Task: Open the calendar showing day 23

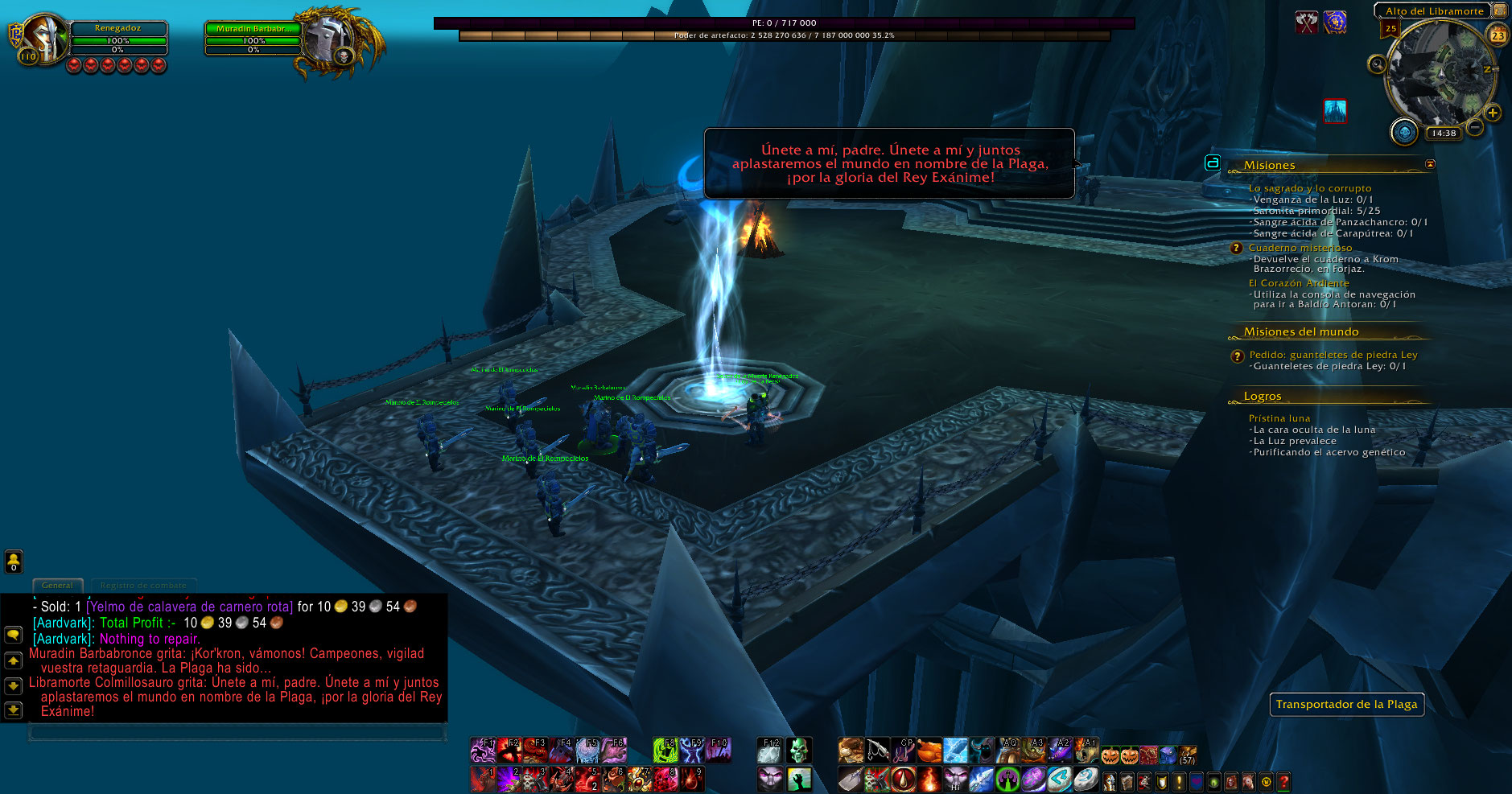Action: point(1498,35)
